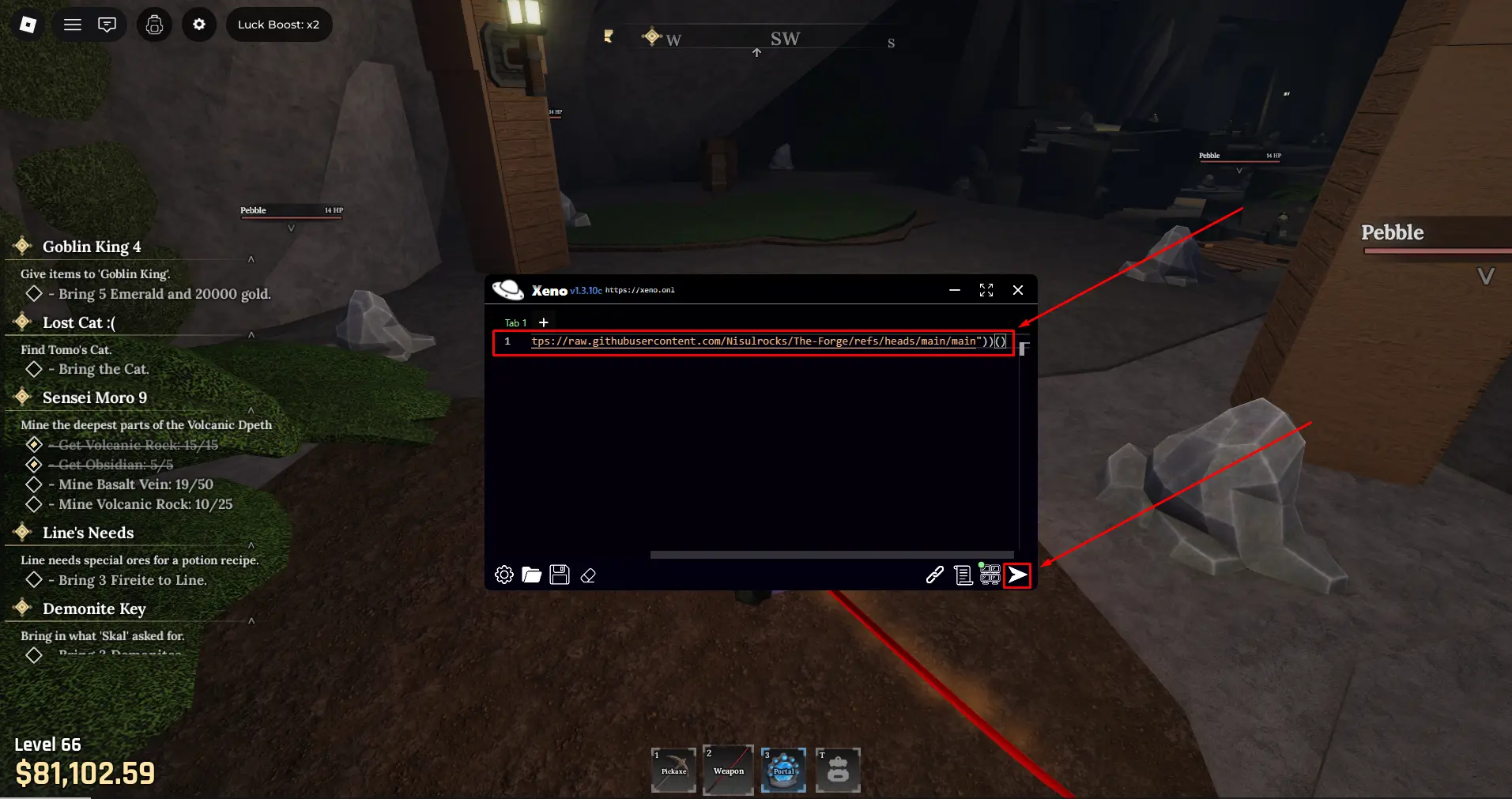This screenshot has height=799, width=1512.
Task: Toggle the chat window icon
Action: coord(107,24)
